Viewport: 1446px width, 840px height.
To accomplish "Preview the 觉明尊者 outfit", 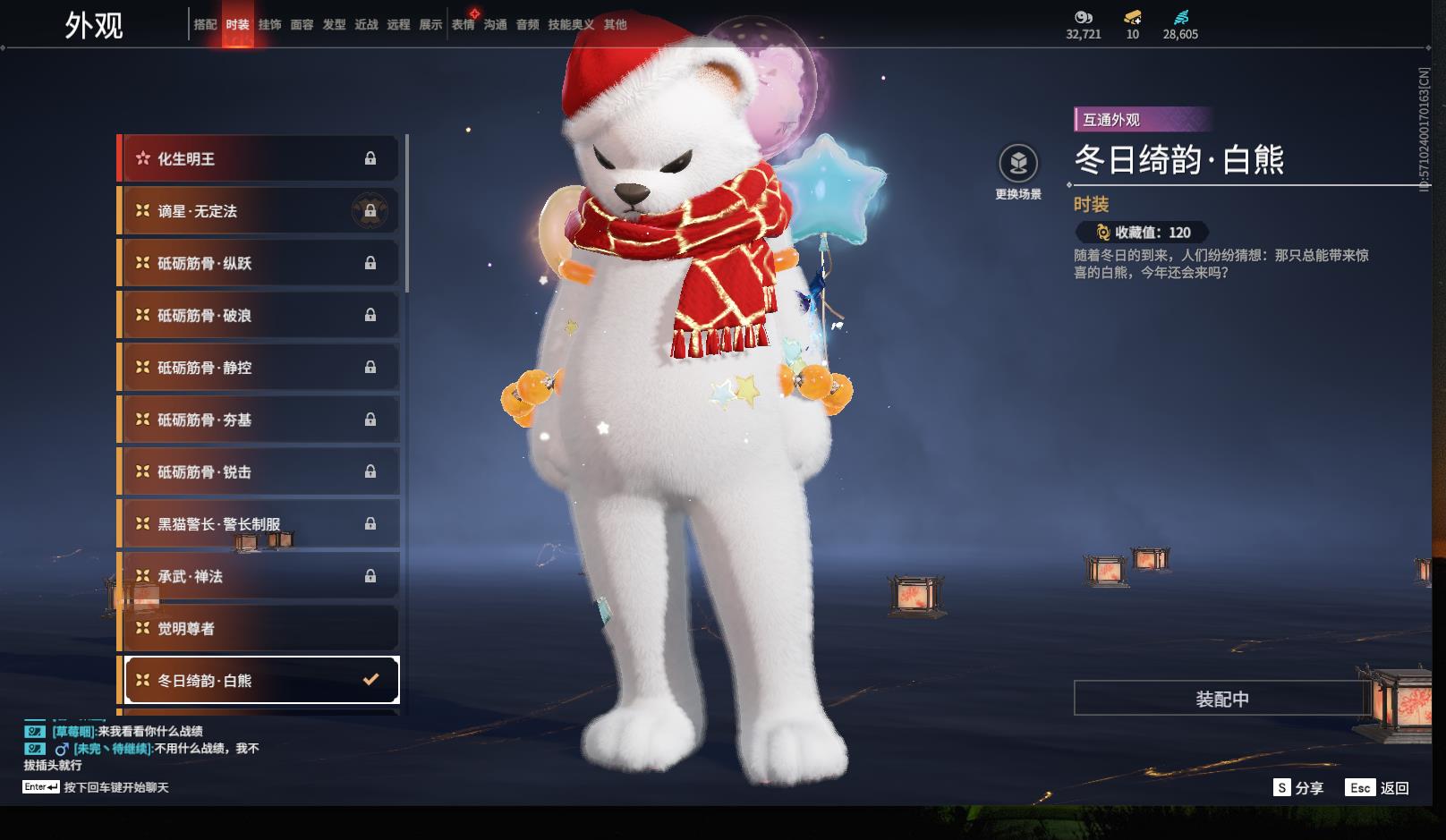I will click(x=259, y=629).
